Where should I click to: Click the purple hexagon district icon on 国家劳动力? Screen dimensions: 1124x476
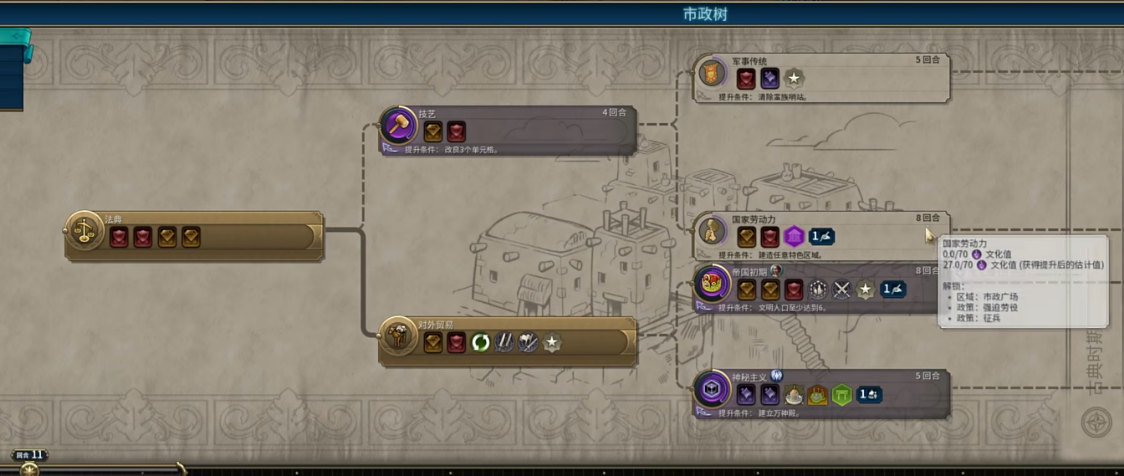click(794, 237)
